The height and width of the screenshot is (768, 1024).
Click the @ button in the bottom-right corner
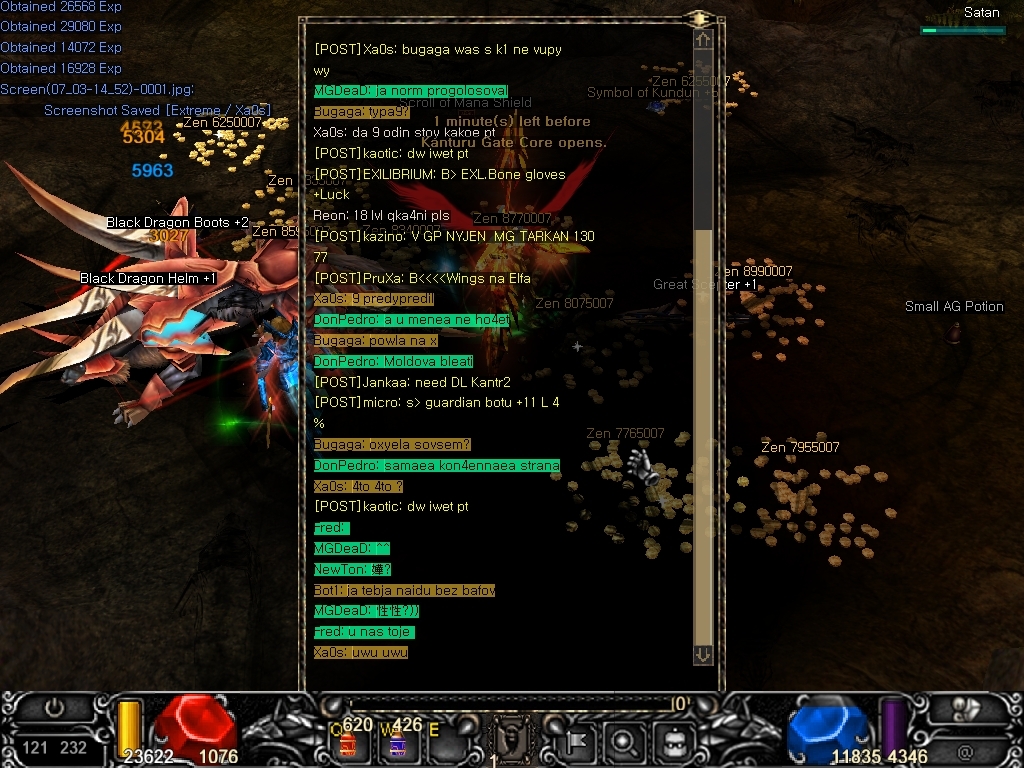pos(965,750)
